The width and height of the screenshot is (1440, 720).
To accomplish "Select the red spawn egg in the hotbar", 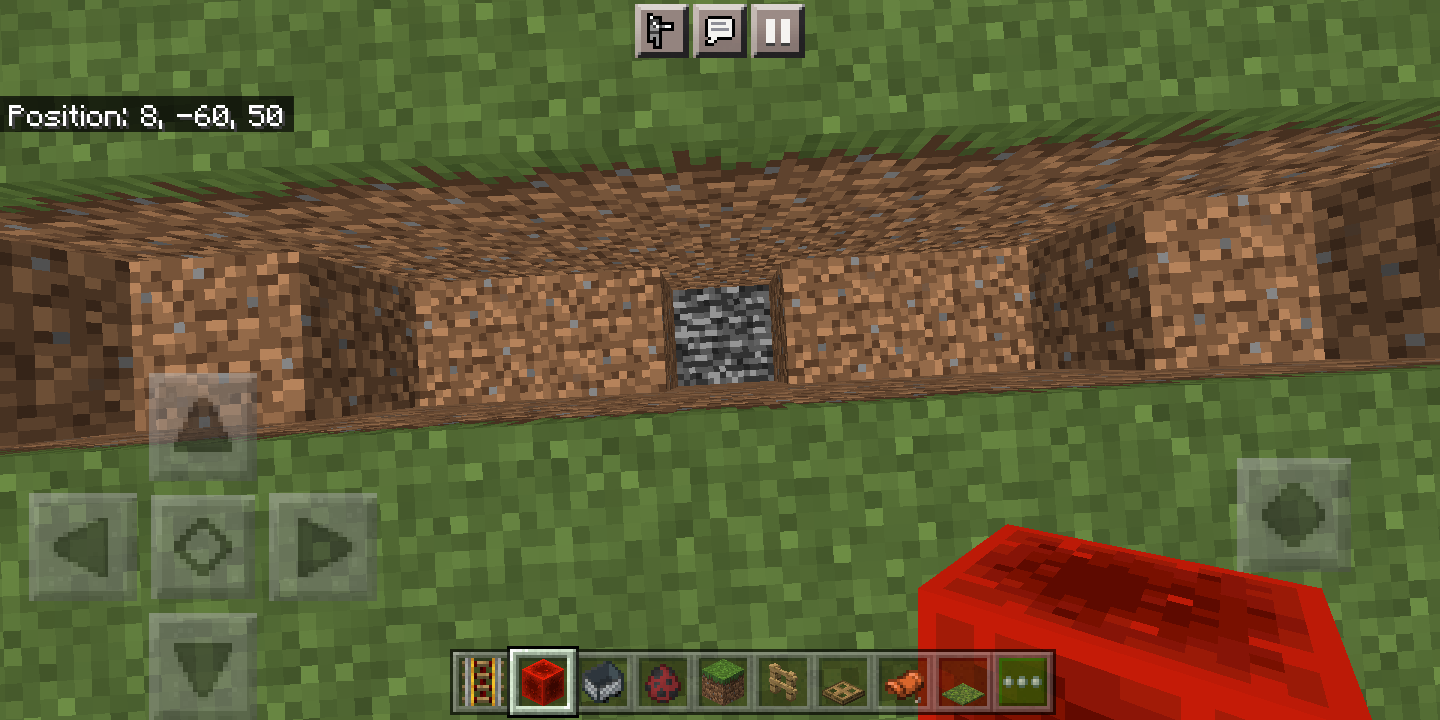I will [x=660, y=684].
